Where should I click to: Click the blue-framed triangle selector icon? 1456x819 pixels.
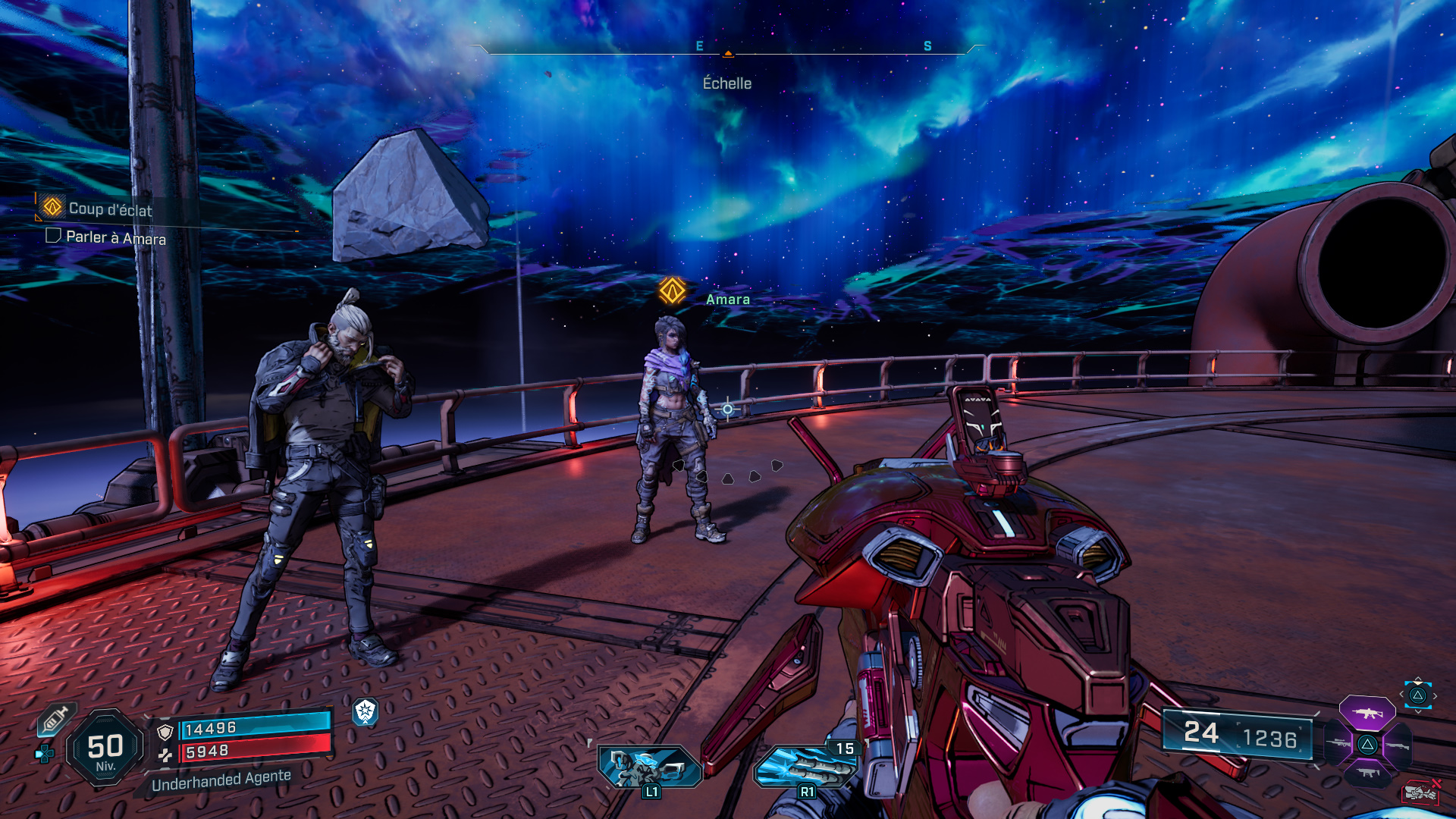[1417, 695]
